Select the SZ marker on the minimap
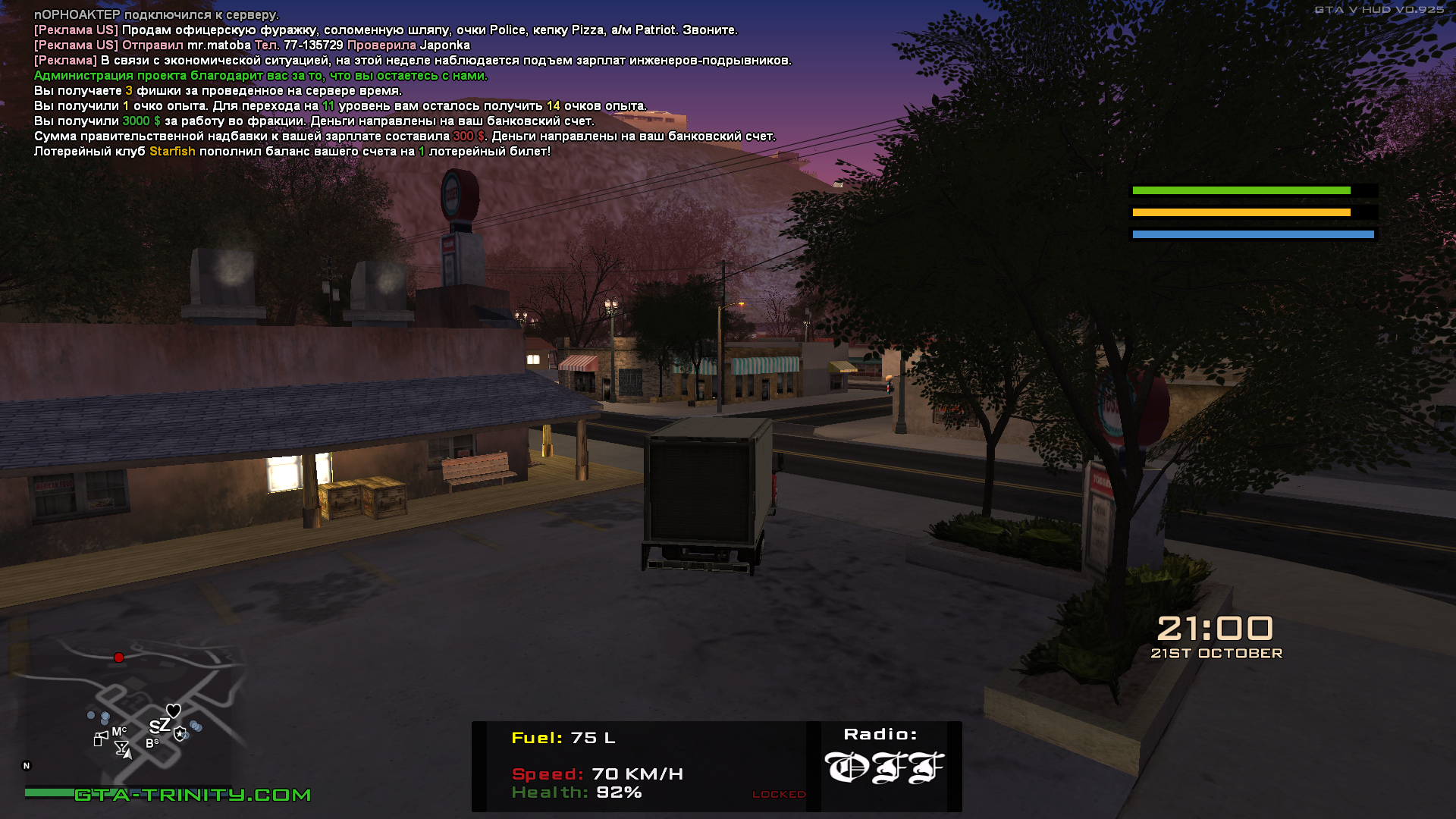1456x819 pixels. point(159,726)
